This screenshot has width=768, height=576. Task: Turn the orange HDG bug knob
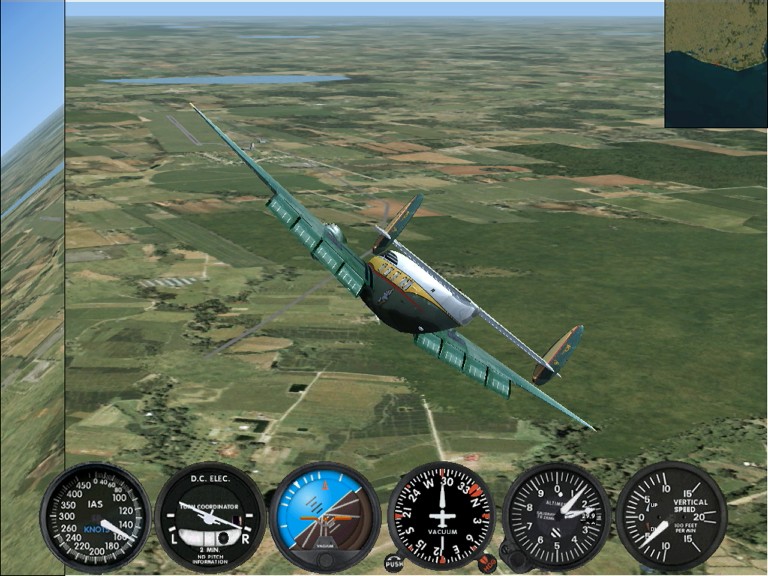[487, 563]
